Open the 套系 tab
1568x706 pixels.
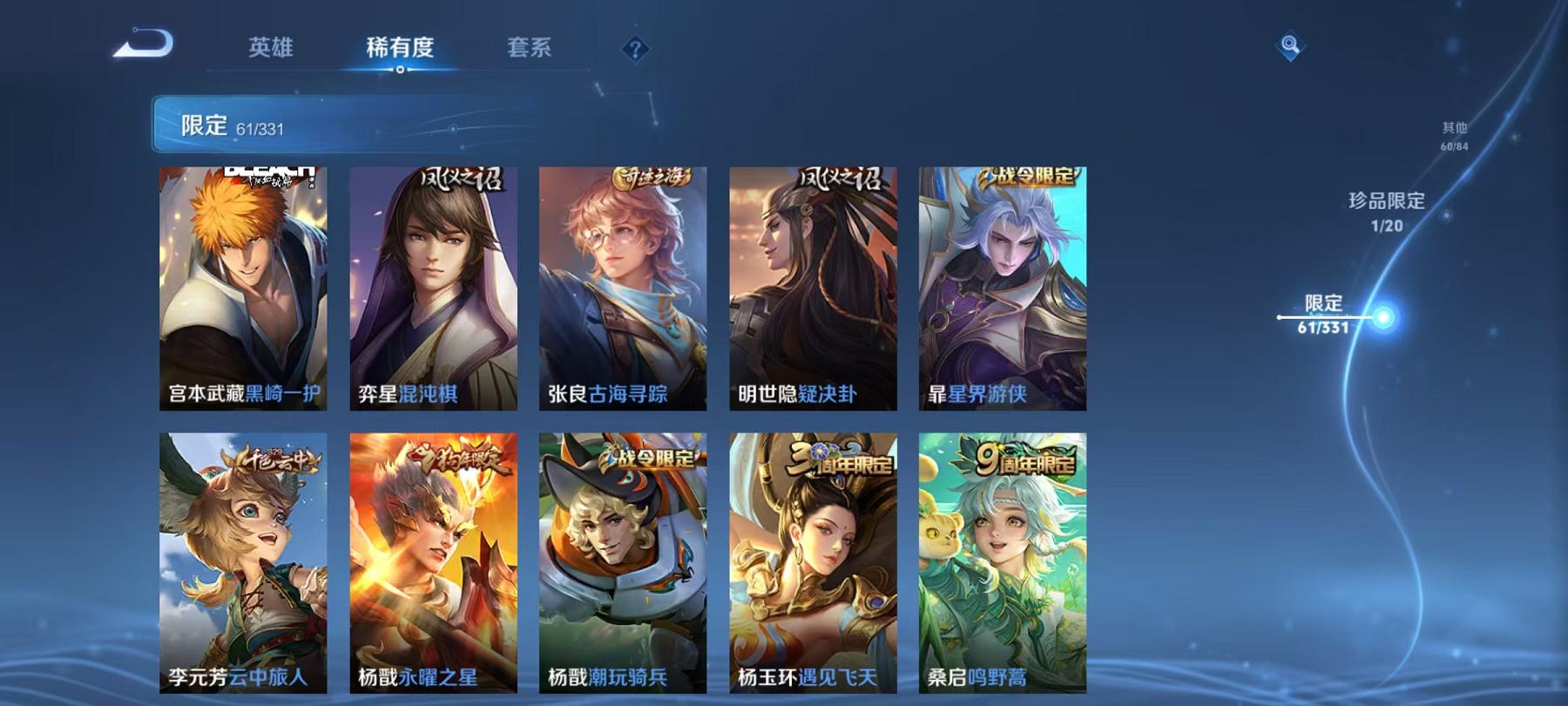[531, 50]
